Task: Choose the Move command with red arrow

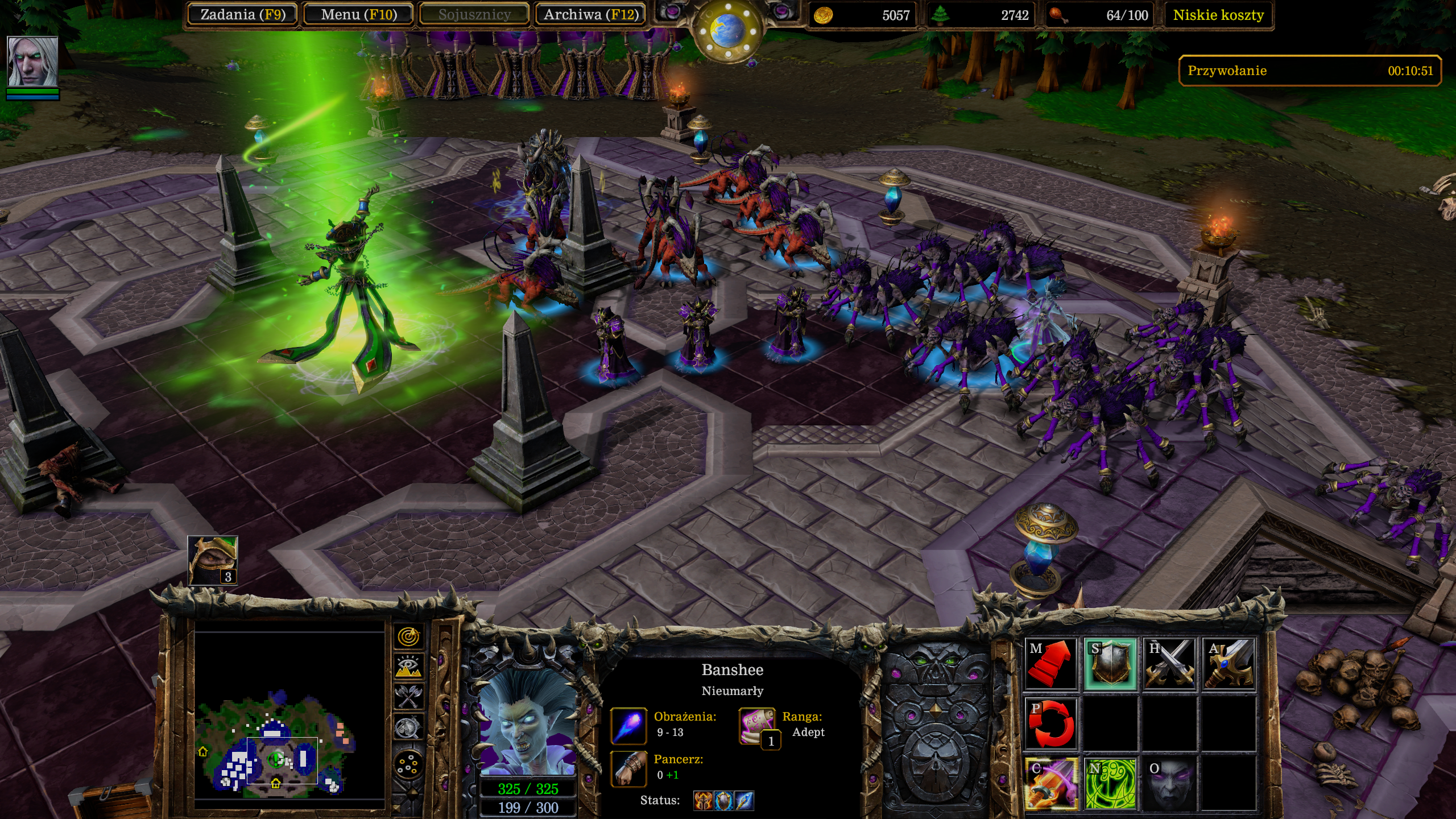Action: pyautogui.click(x=1051, y=664)
